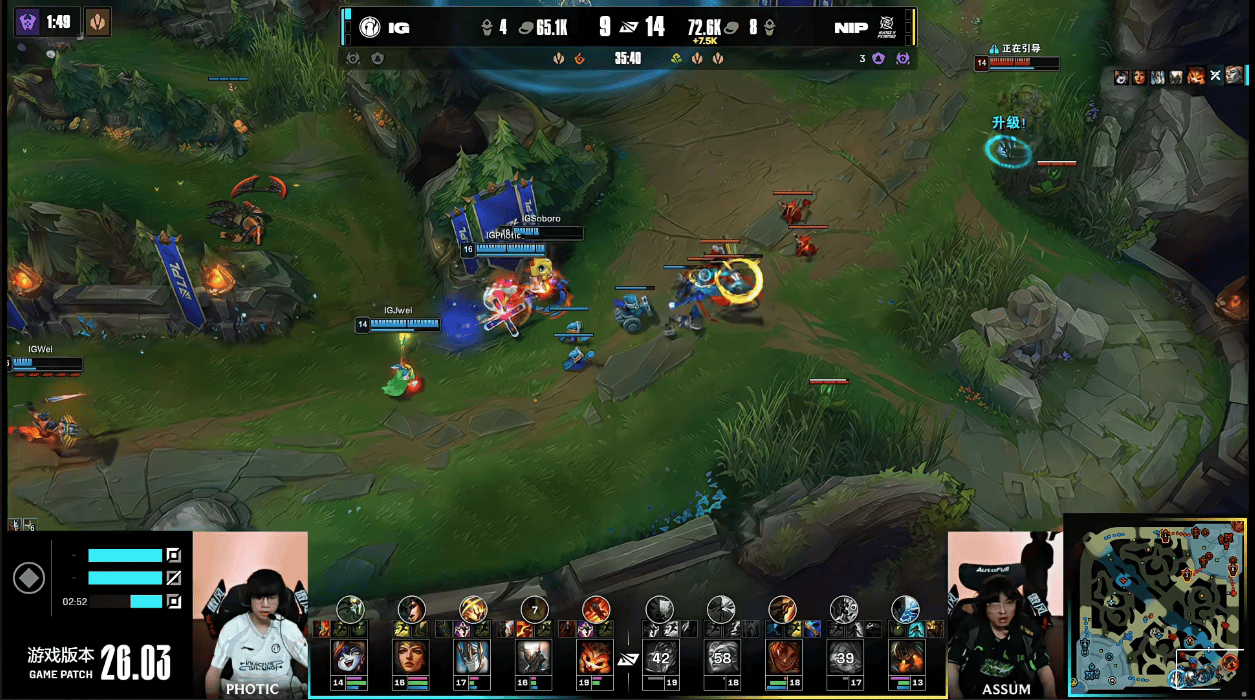Click the crossed swords kill feed icon
Image resolution: width=1255 pixels, height=700 pixels.
[1215, 76]
